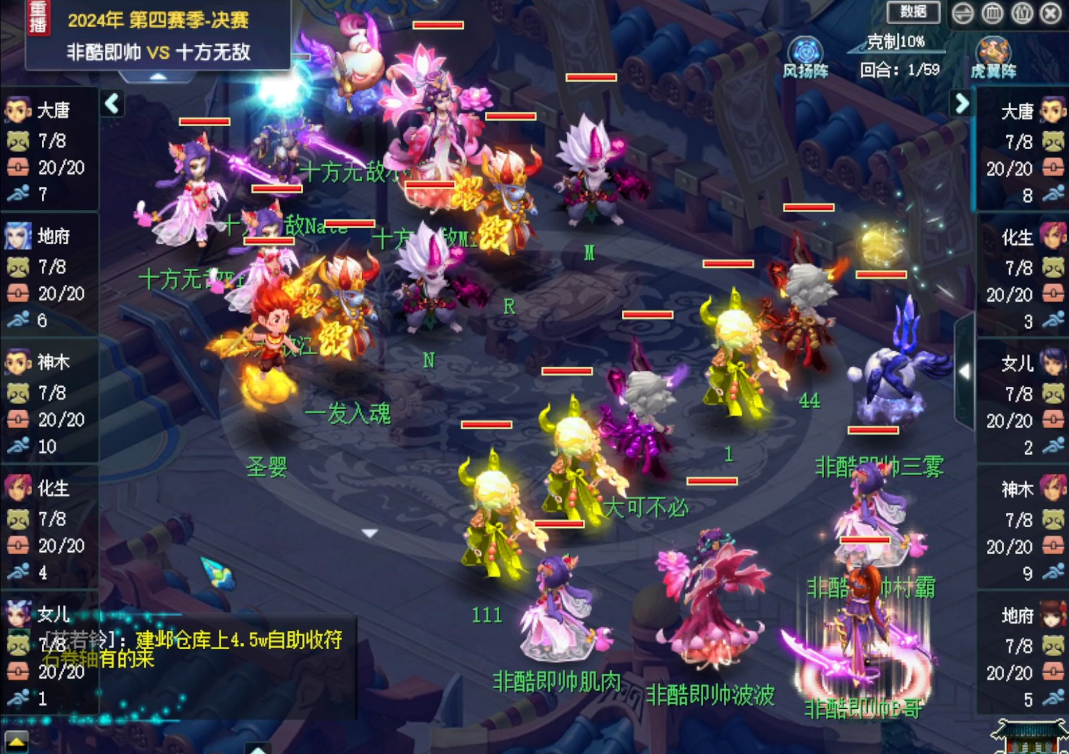This screenshot has height=754, width=1069.
Task: Collapse the left team panel arrow
Action: click(112, 103)
